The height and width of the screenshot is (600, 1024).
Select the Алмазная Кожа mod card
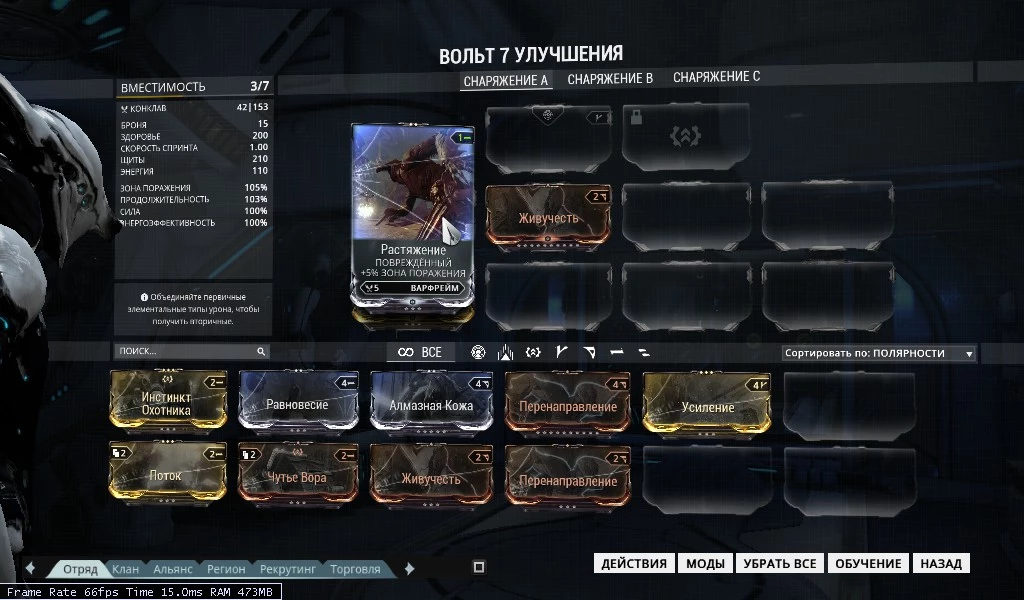tap(432, 405)
